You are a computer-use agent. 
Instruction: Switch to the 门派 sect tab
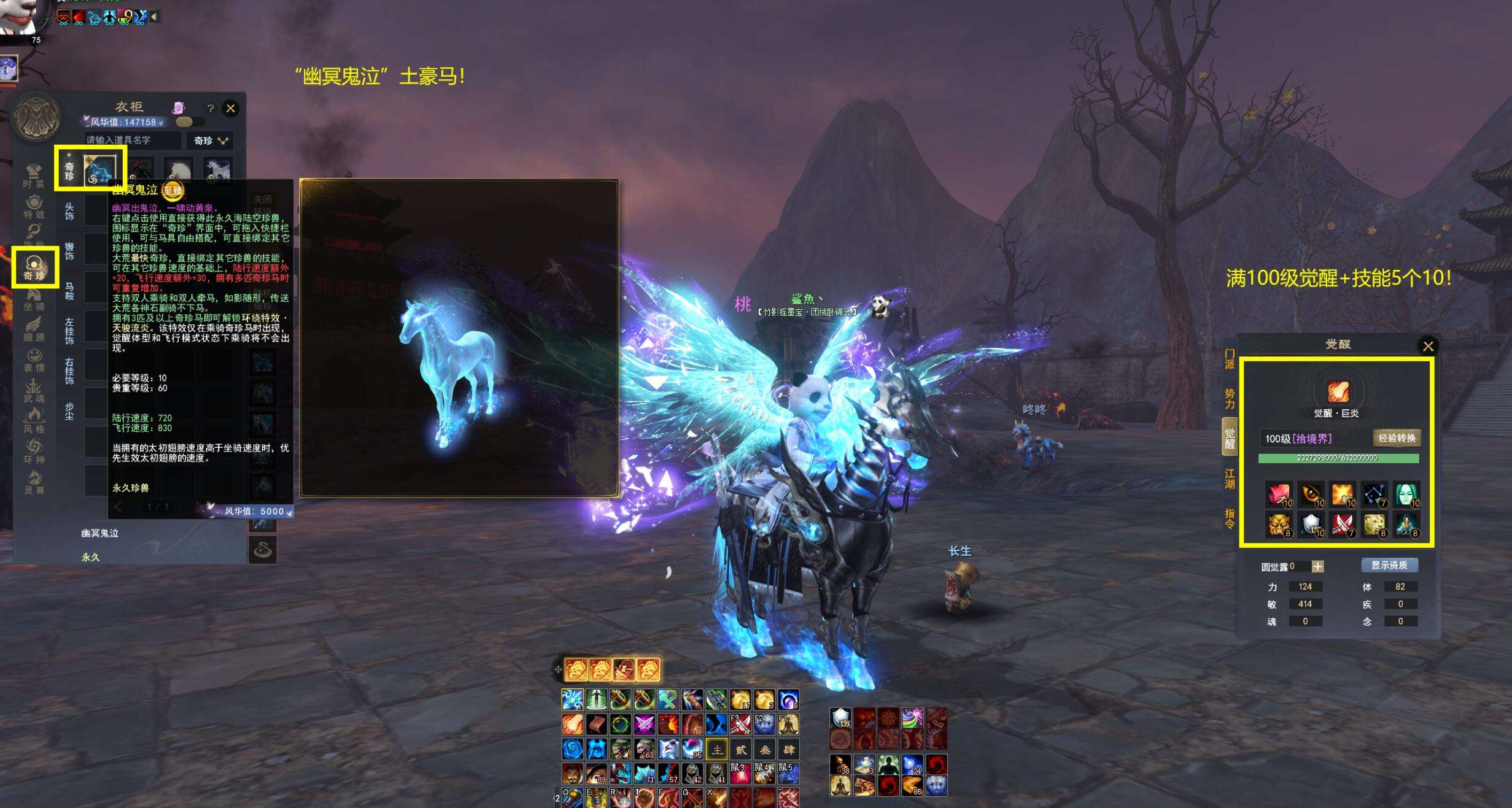pos(1230,359)
